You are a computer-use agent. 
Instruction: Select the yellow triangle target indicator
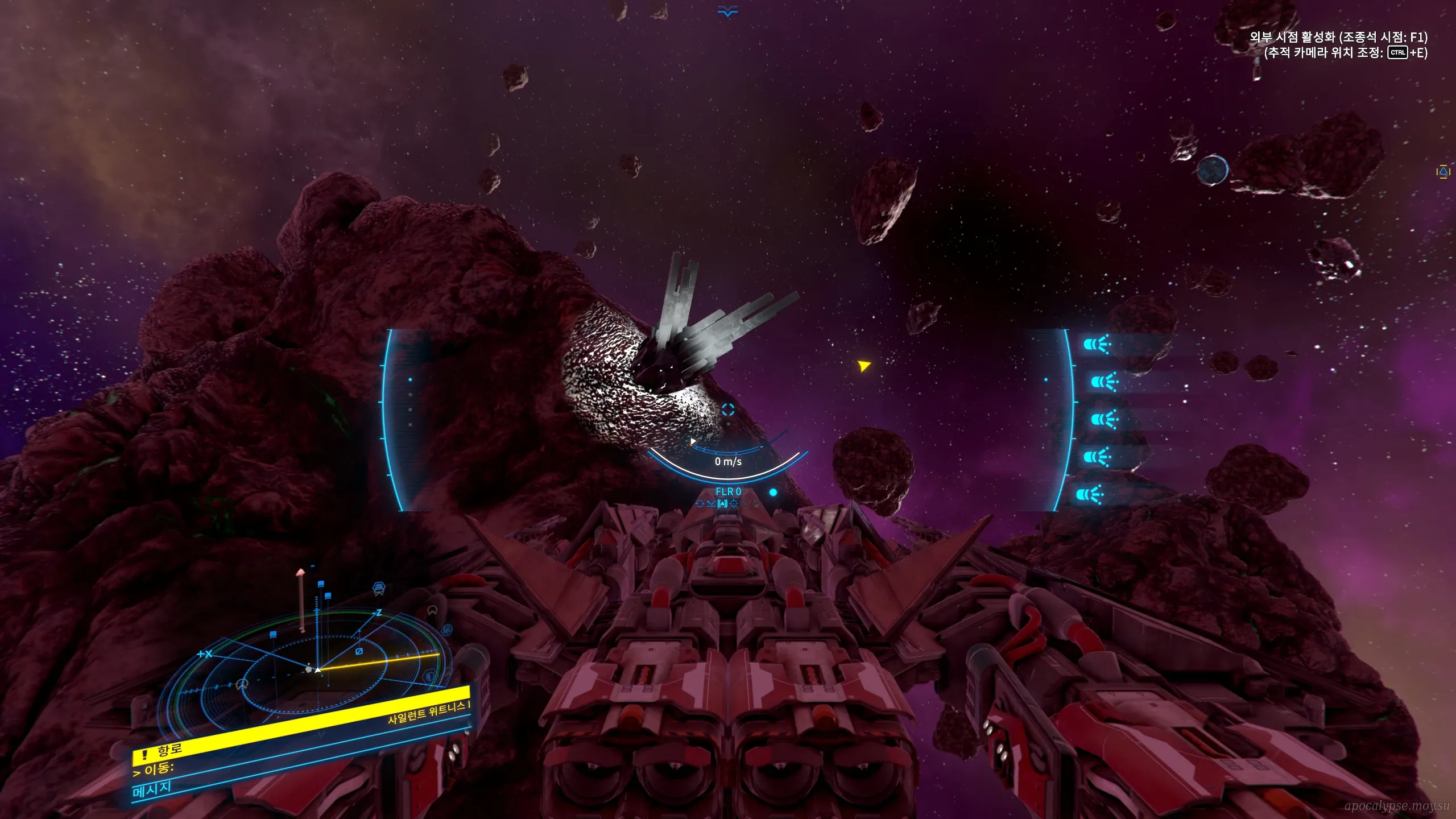point(864,365)
